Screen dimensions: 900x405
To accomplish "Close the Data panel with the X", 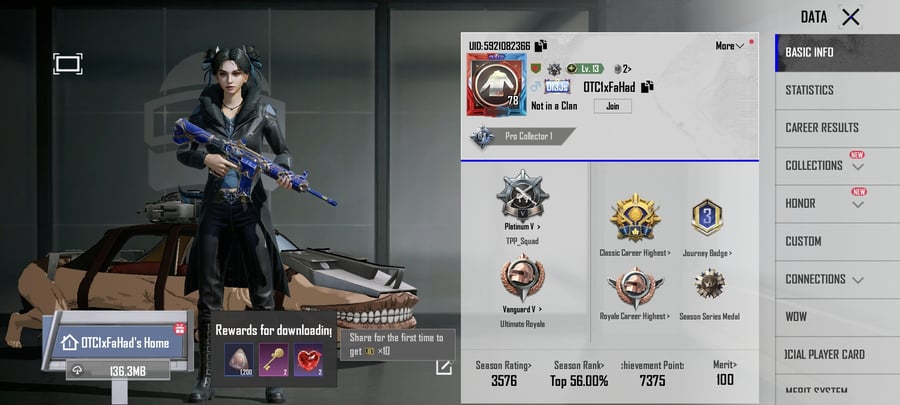I will point(850,16).
